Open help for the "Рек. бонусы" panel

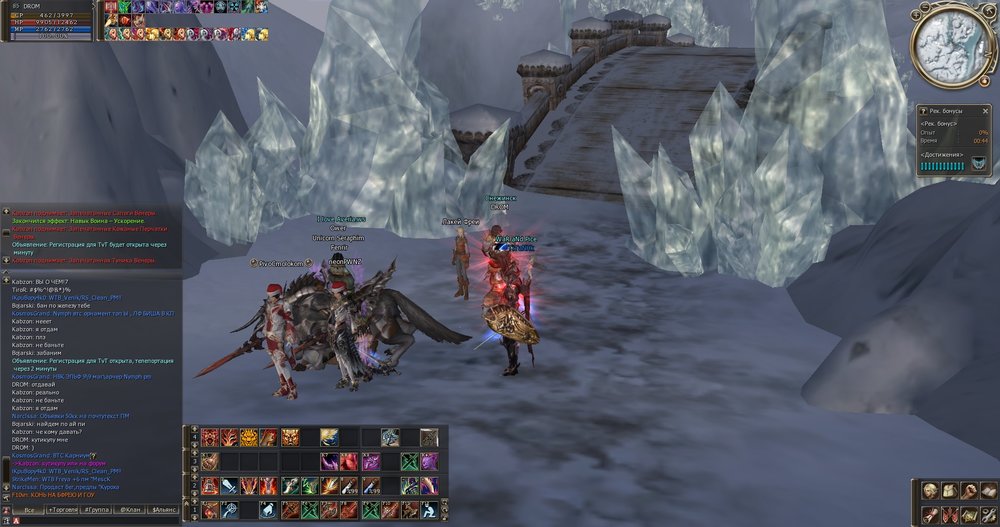point(921,109)
